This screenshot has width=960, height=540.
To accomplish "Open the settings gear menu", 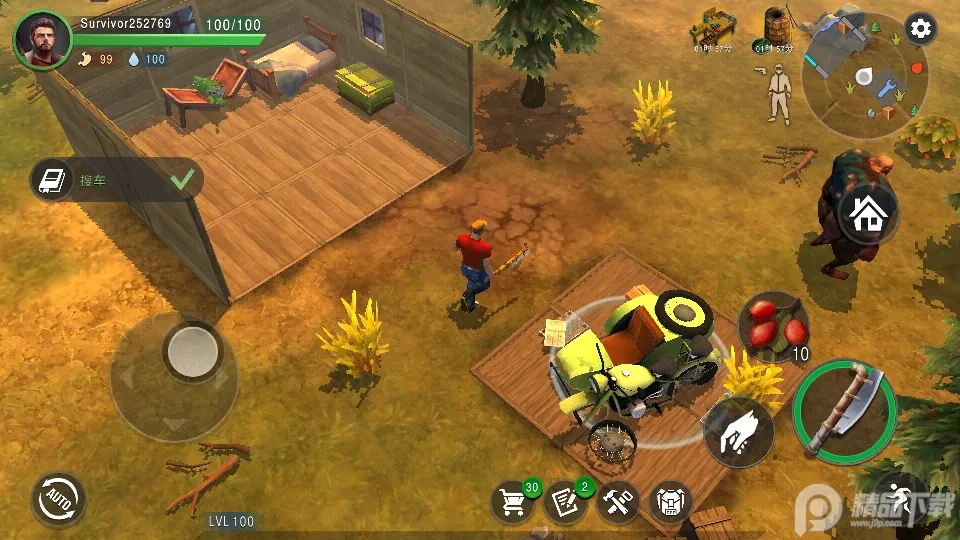I will [x=920, y=29].
